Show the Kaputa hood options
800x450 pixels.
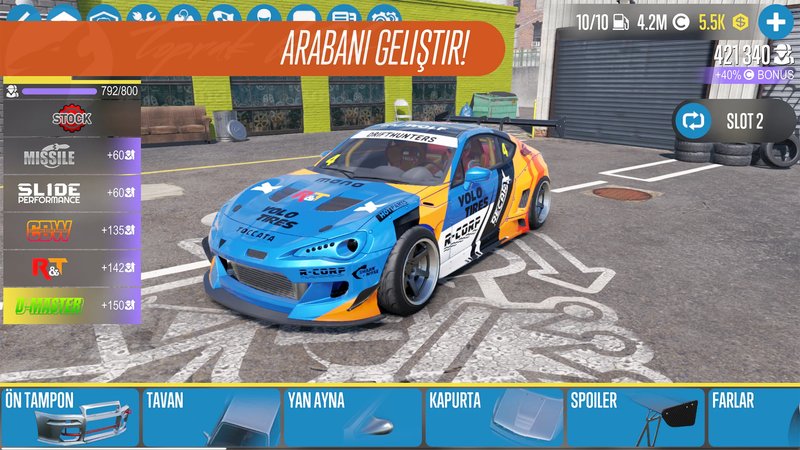point(494,417)
